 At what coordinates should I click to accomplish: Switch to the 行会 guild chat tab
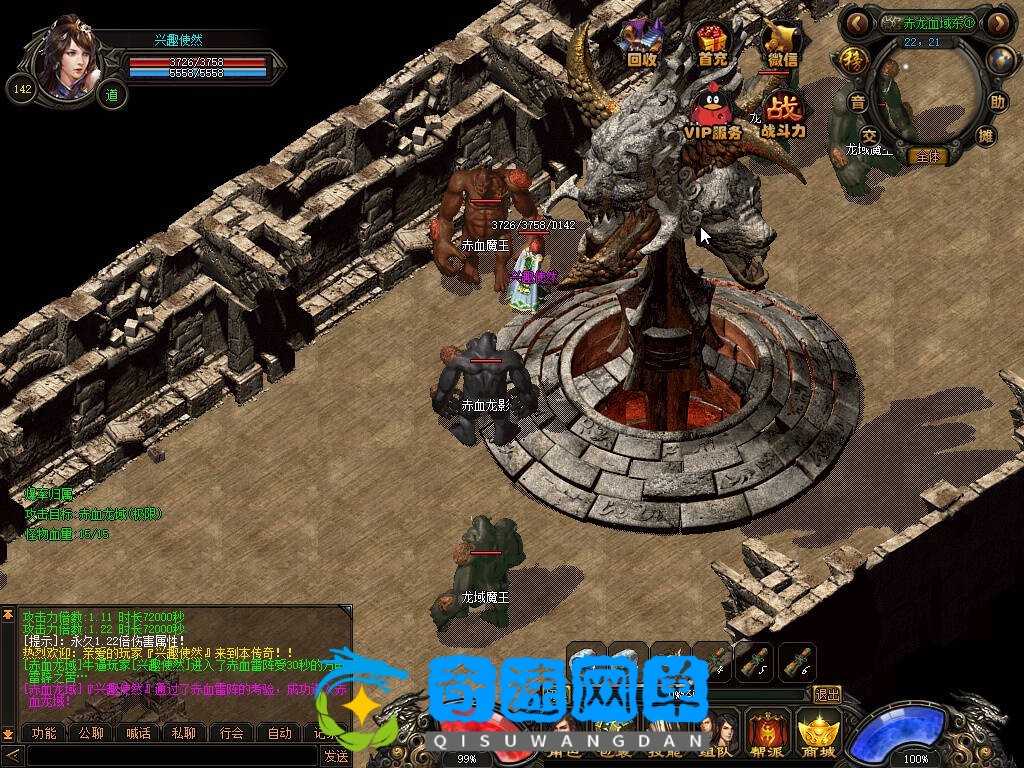coord(232,733)
